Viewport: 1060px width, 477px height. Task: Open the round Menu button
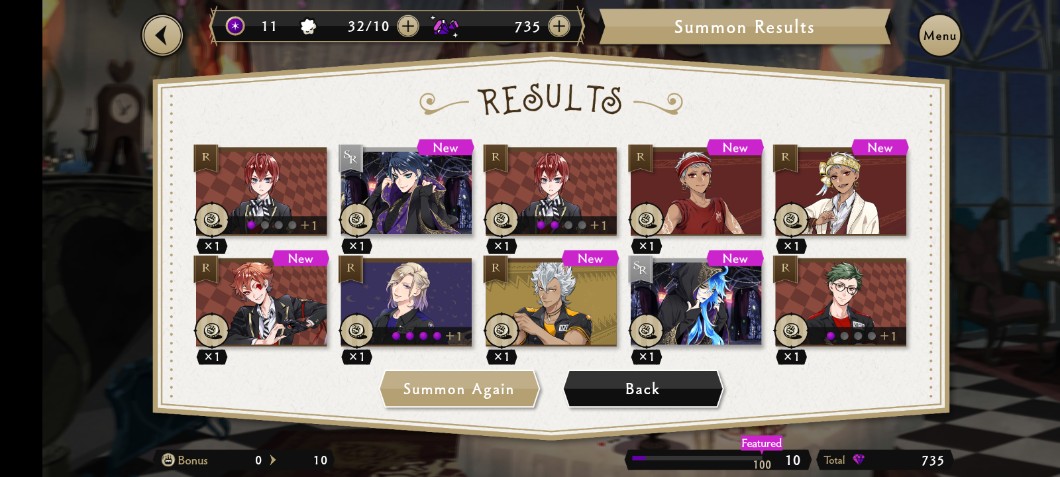coord(939,36)
